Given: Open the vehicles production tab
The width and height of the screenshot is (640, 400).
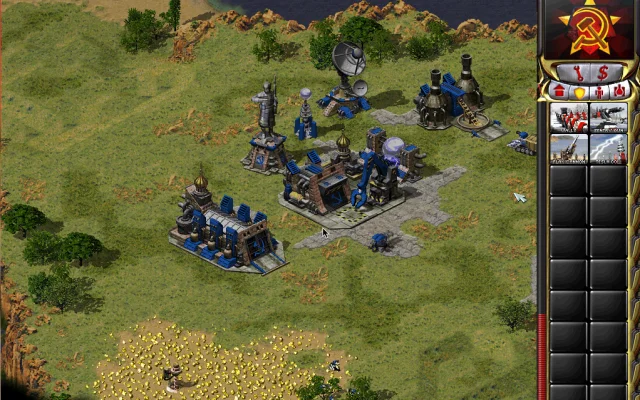Looking at the screenshot, I should pos(620,91).
